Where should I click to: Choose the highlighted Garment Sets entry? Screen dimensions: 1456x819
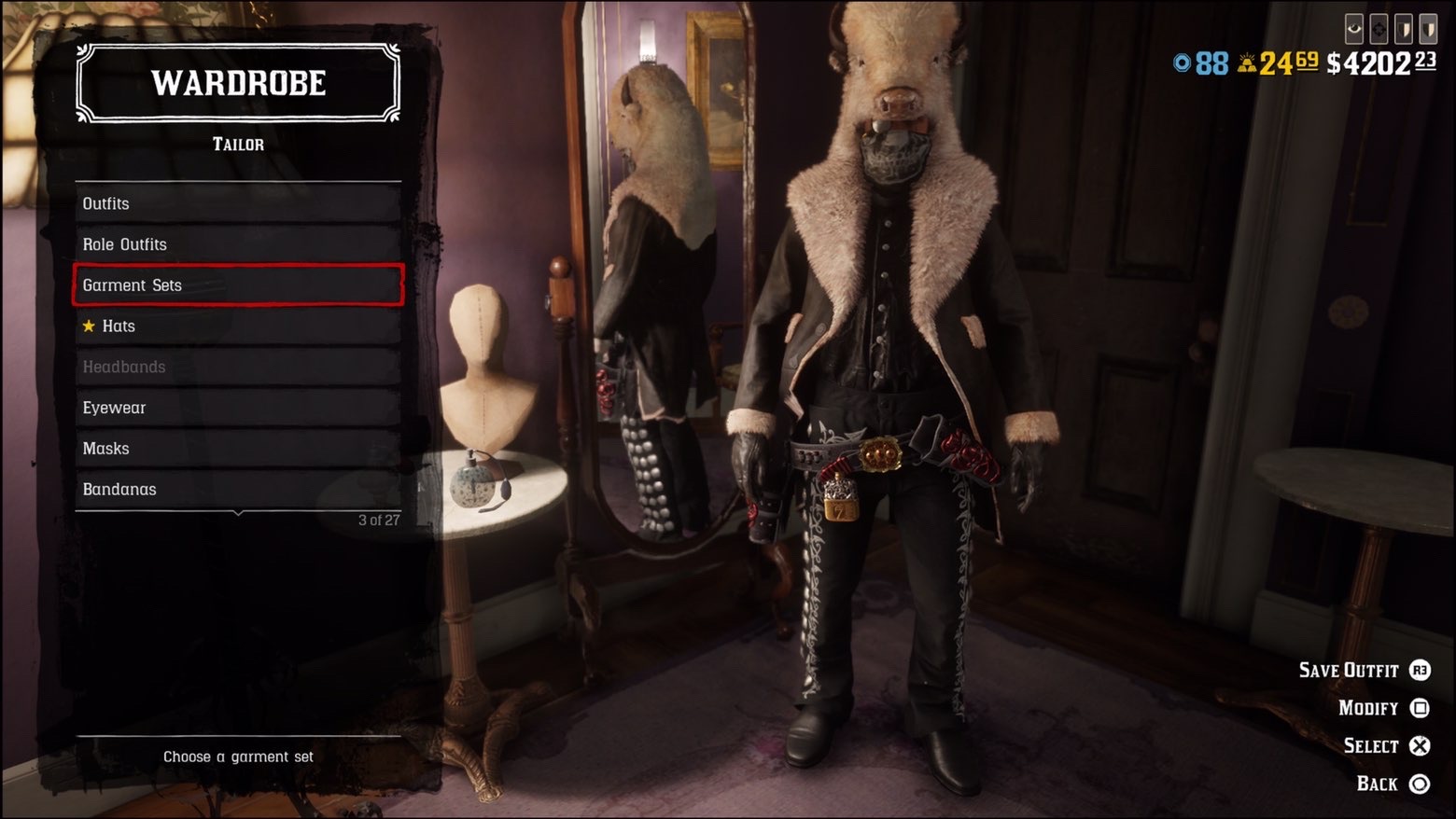(x=238, y=285)
